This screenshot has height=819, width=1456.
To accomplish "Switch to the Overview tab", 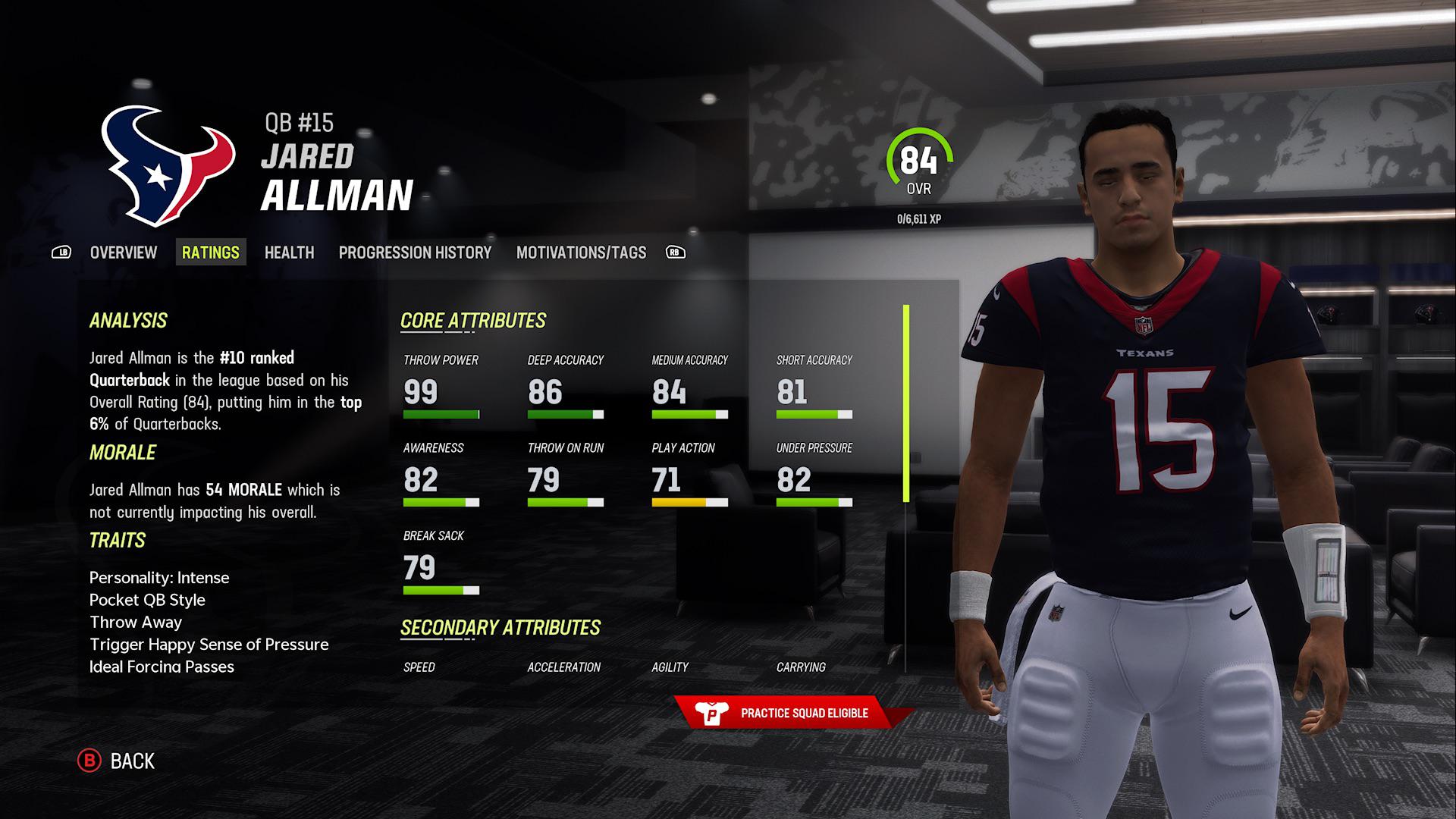I will pyautogui.click(x=123, y=253).
